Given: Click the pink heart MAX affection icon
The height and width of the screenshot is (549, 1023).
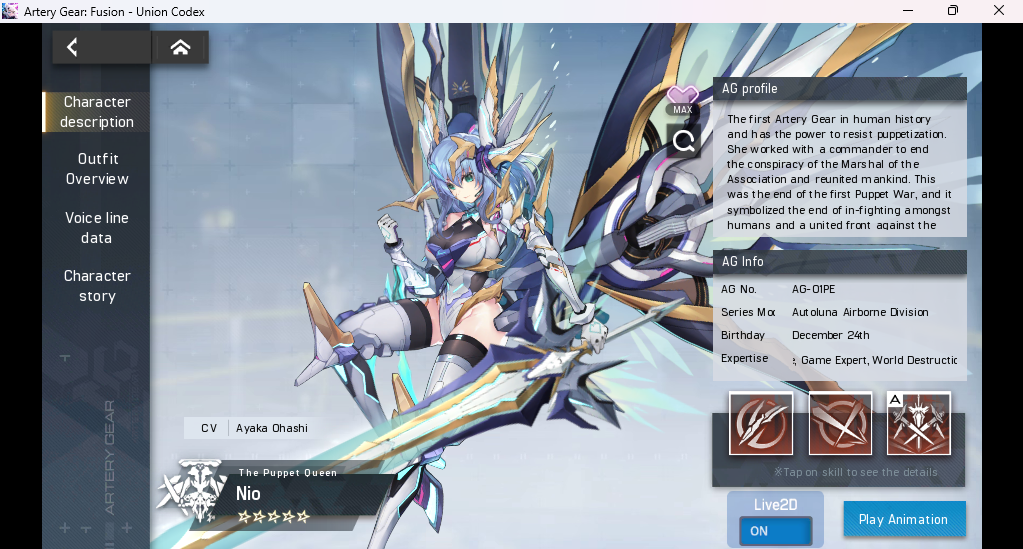Looking at the screenshot, I should [x=683, y=99].
